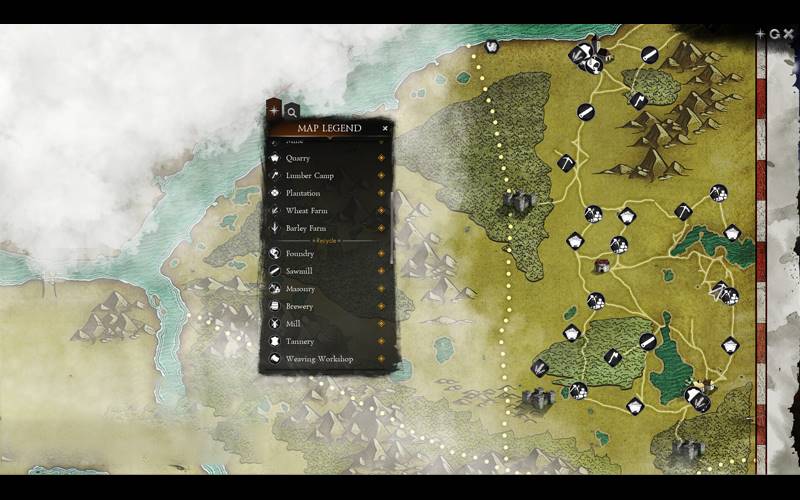The image size is (800, 500).
Task: Select Sawmill from the legend
Action: [x=299, y=271]
